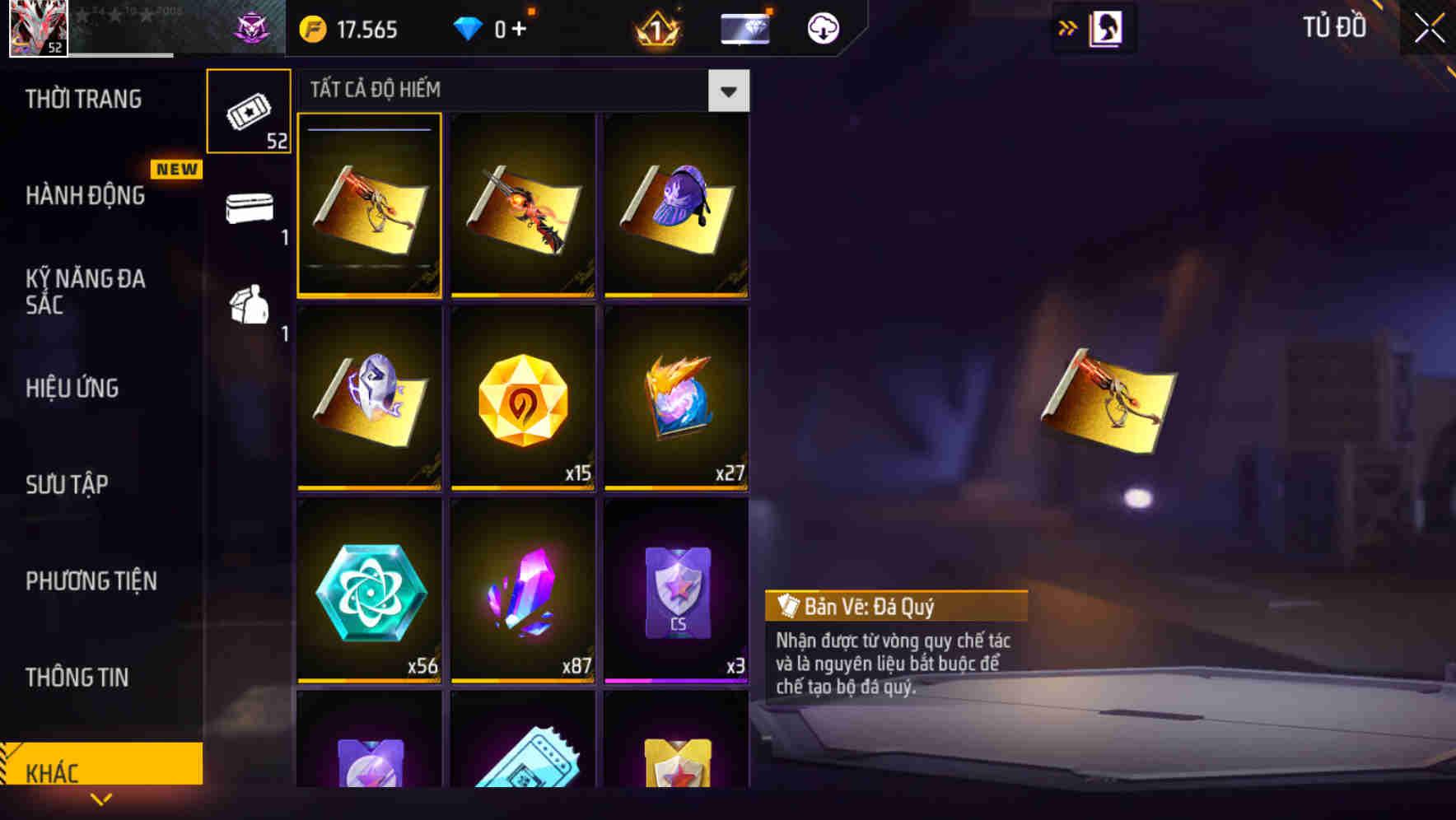This screenshot has height=820, width=1456.
Task: Open the TẤT CẢ ĐỘ HIẾM rarity dropdown
Action: click(728, 91)
